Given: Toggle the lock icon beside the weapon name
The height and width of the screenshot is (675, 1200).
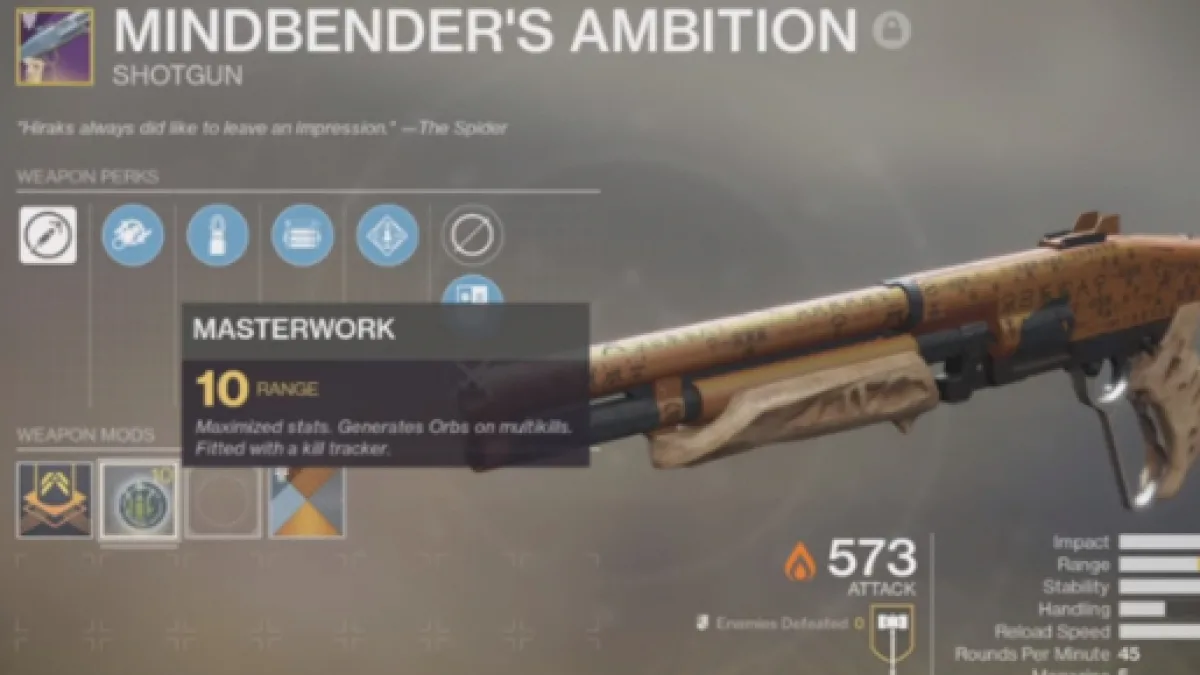Looking at the screenshot, I should (891, 31).
